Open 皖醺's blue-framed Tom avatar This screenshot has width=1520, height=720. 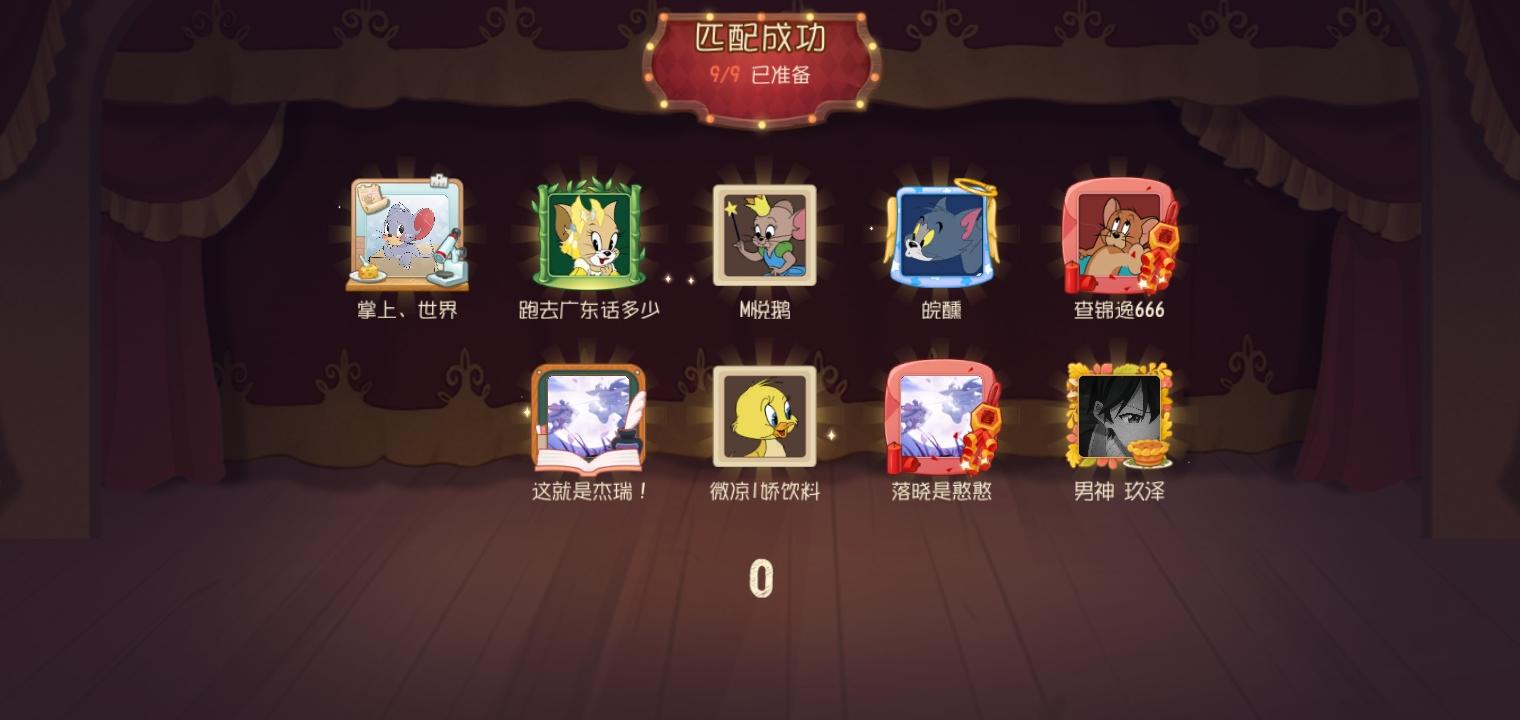pyautogui.click(x=940, y=234)
